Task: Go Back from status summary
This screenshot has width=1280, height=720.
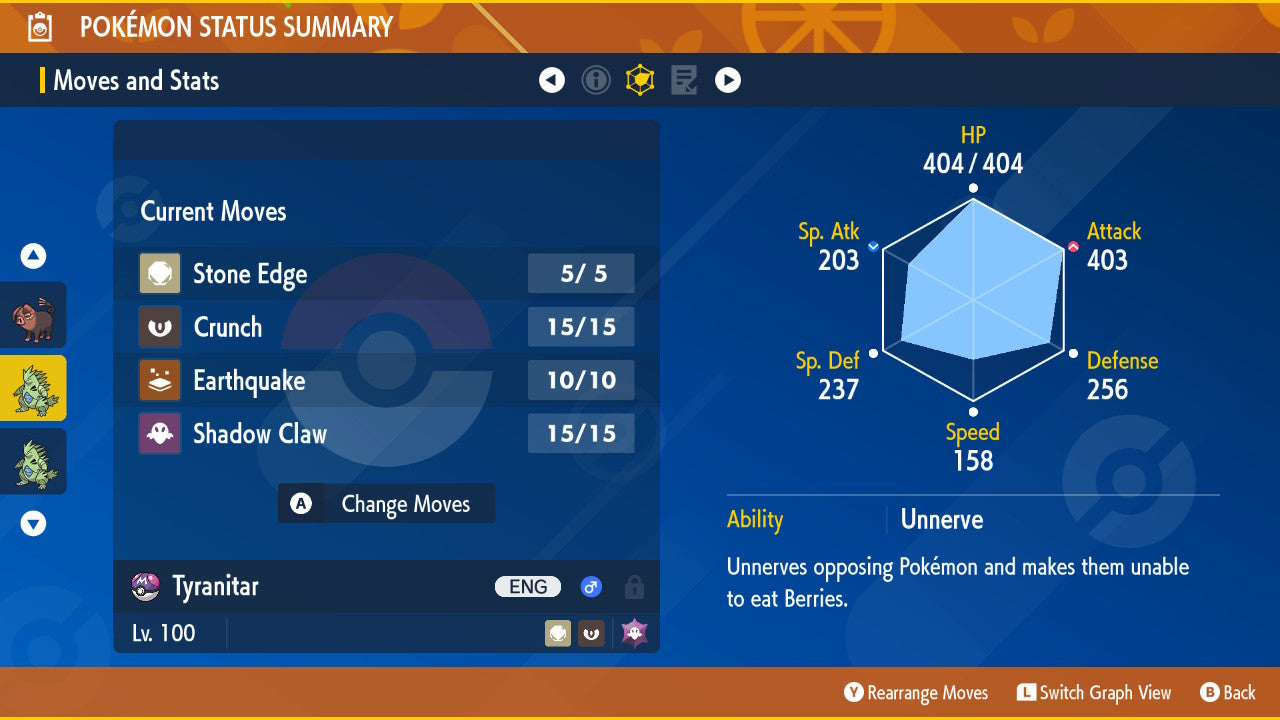Action: click(x=1228, y=693)
